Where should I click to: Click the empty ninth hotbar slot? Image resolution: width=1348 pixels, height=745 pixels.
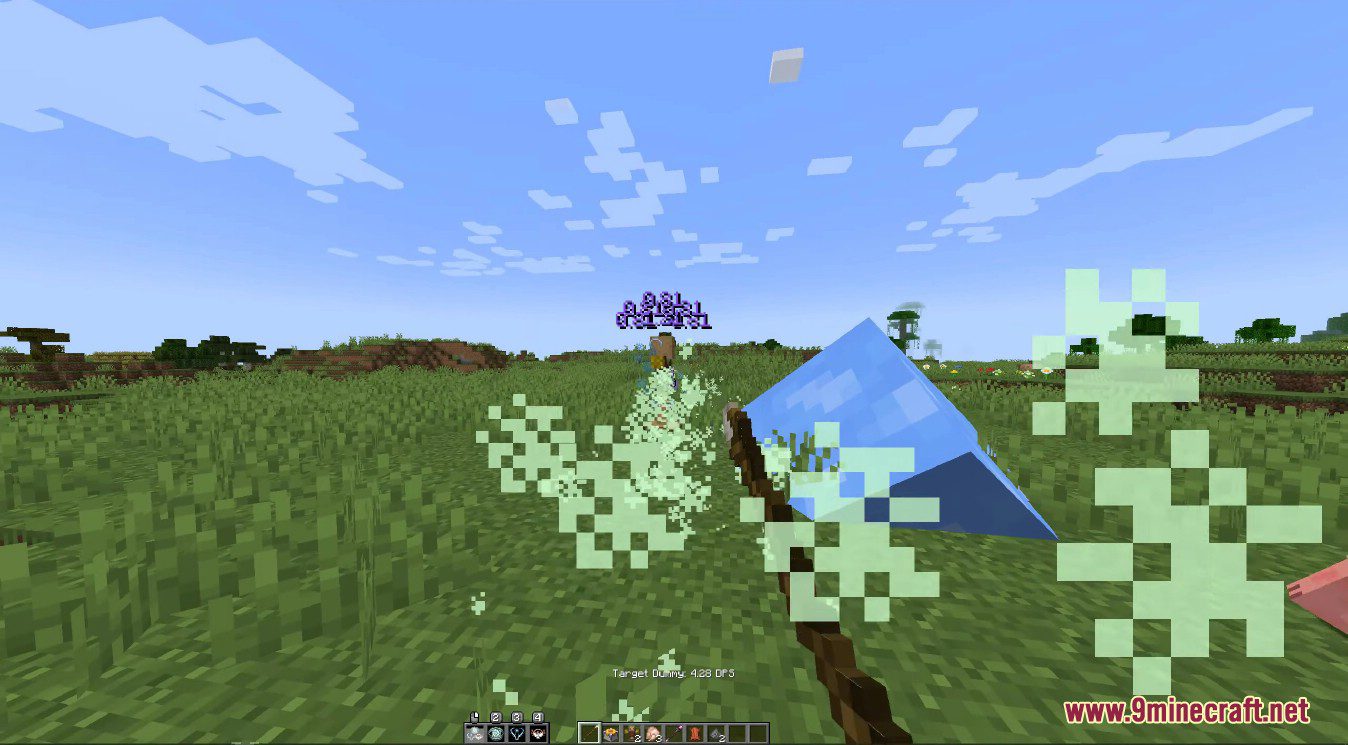pos(757,732)
